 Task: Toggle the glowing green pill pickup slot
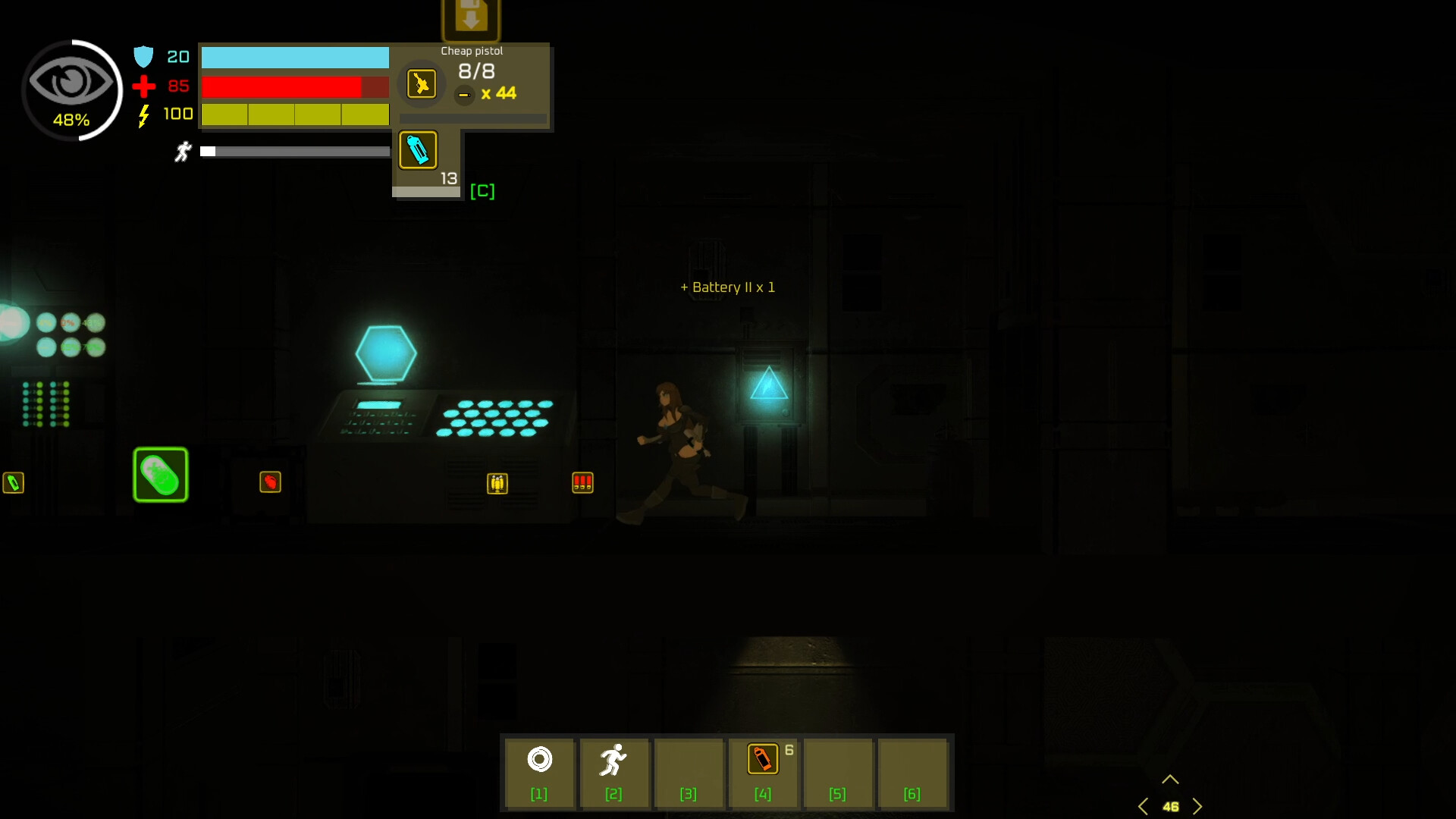click(160, 475)
